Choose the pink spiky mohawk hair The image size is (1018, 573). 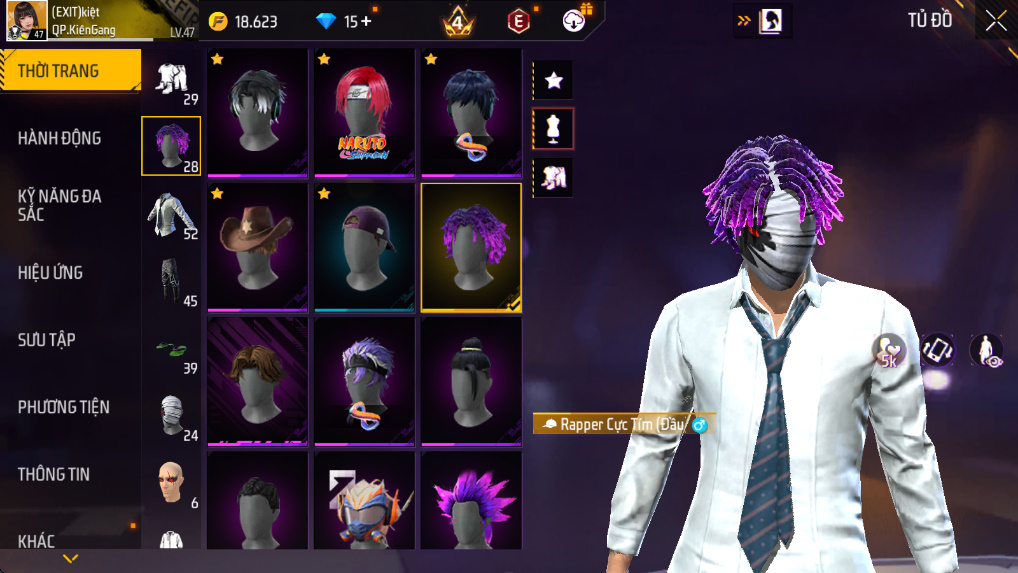(471, 500)
